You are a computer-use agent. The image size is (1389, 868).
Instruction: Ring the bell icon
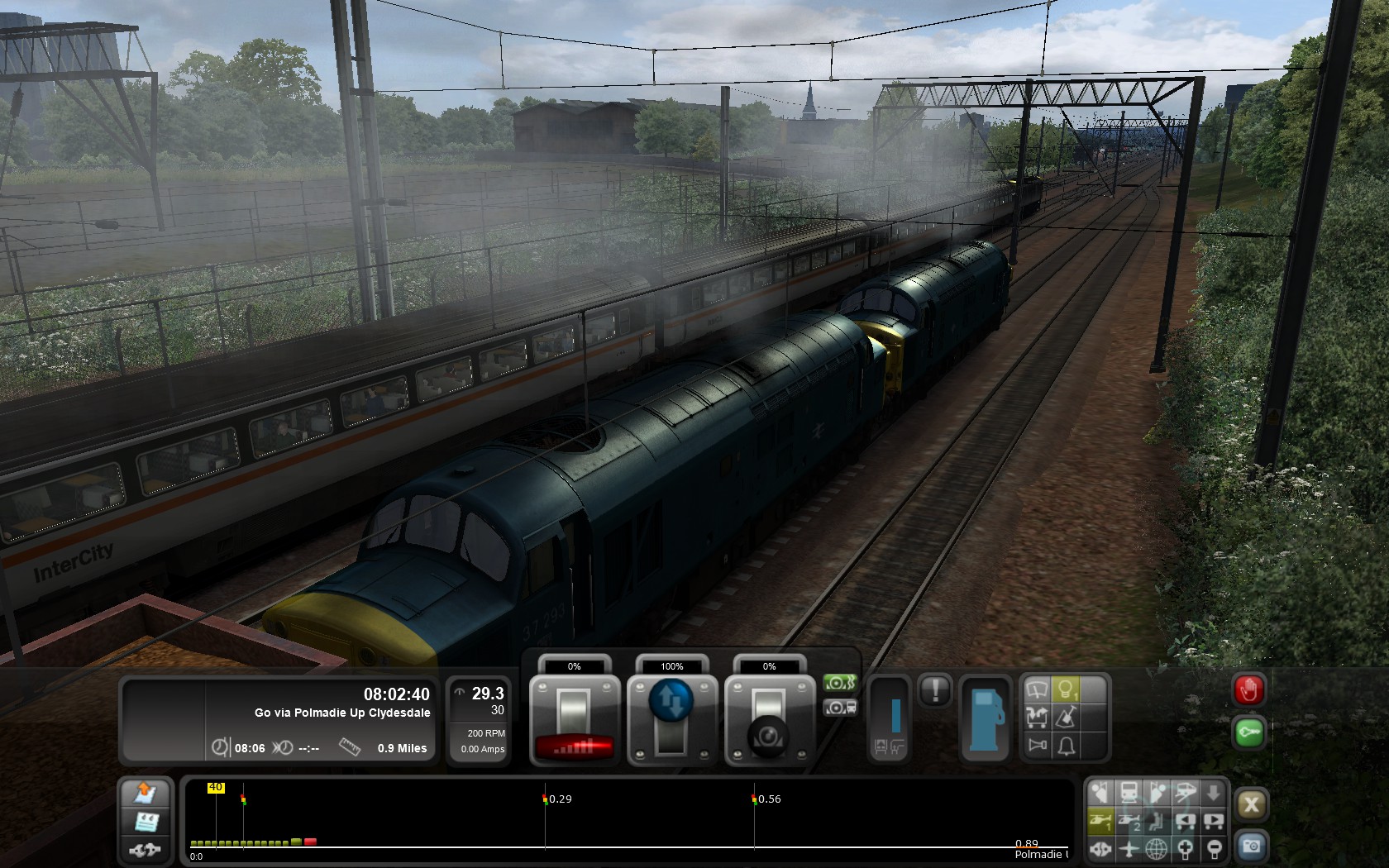tap(1067, 746)
